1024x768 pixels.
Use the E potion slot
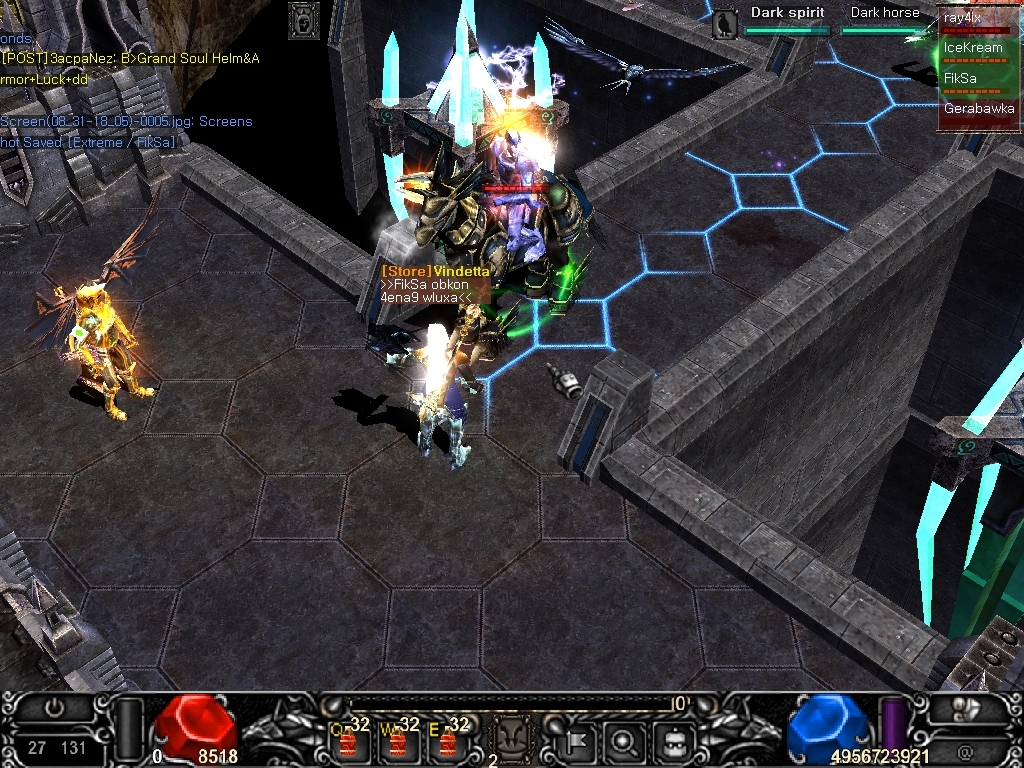tap(448, 740)
